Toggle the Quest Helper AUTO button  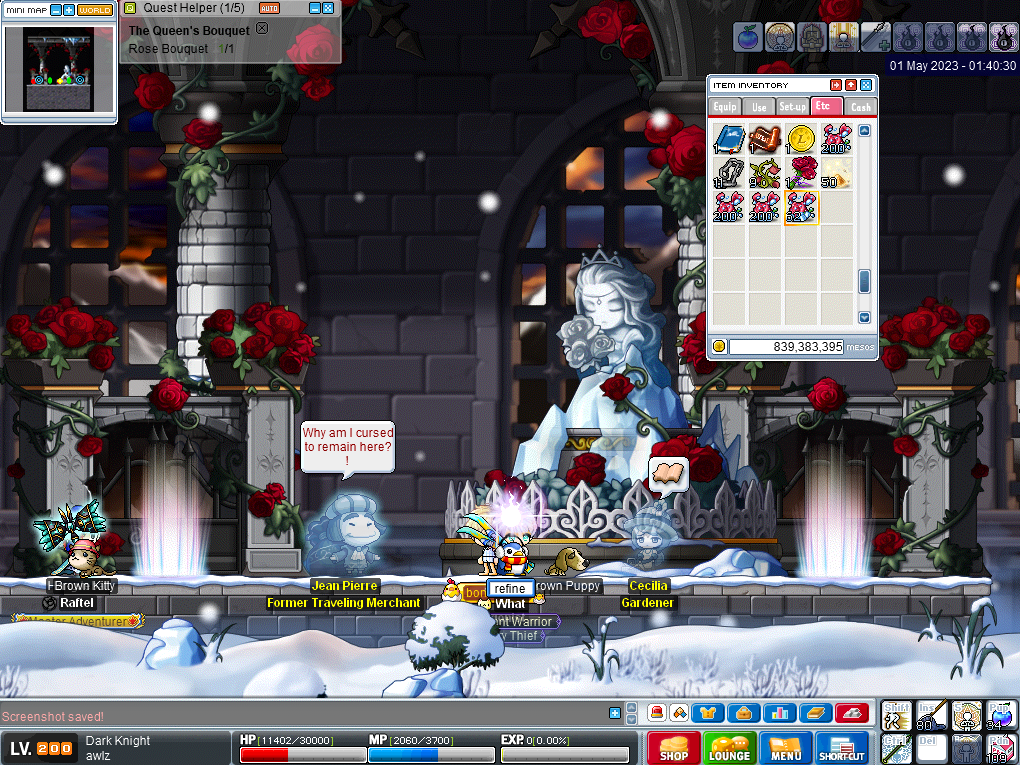tap(269, 8)
